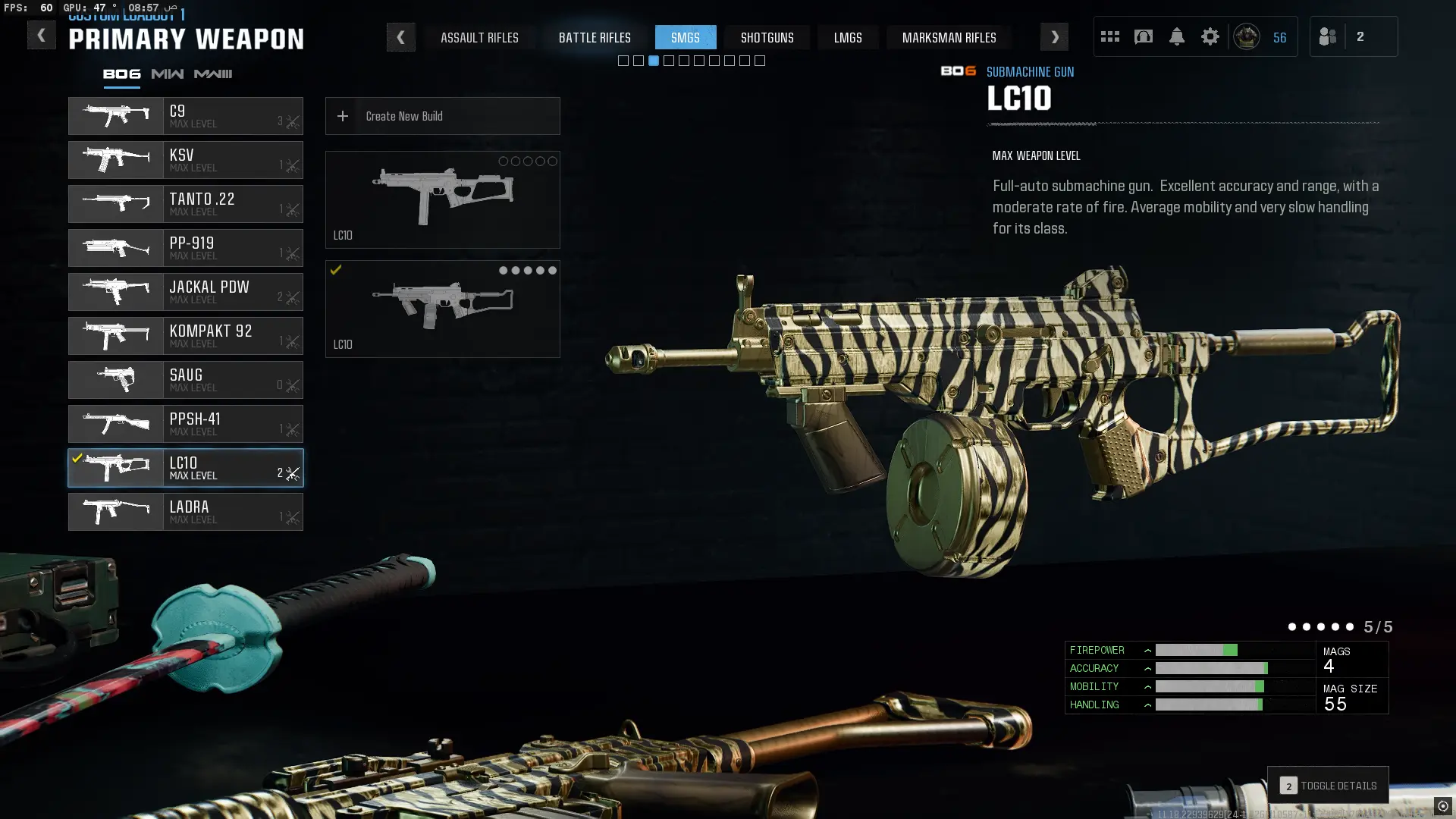
Task: Open the grid menu icon
Action: click(x=1109, y=36)
